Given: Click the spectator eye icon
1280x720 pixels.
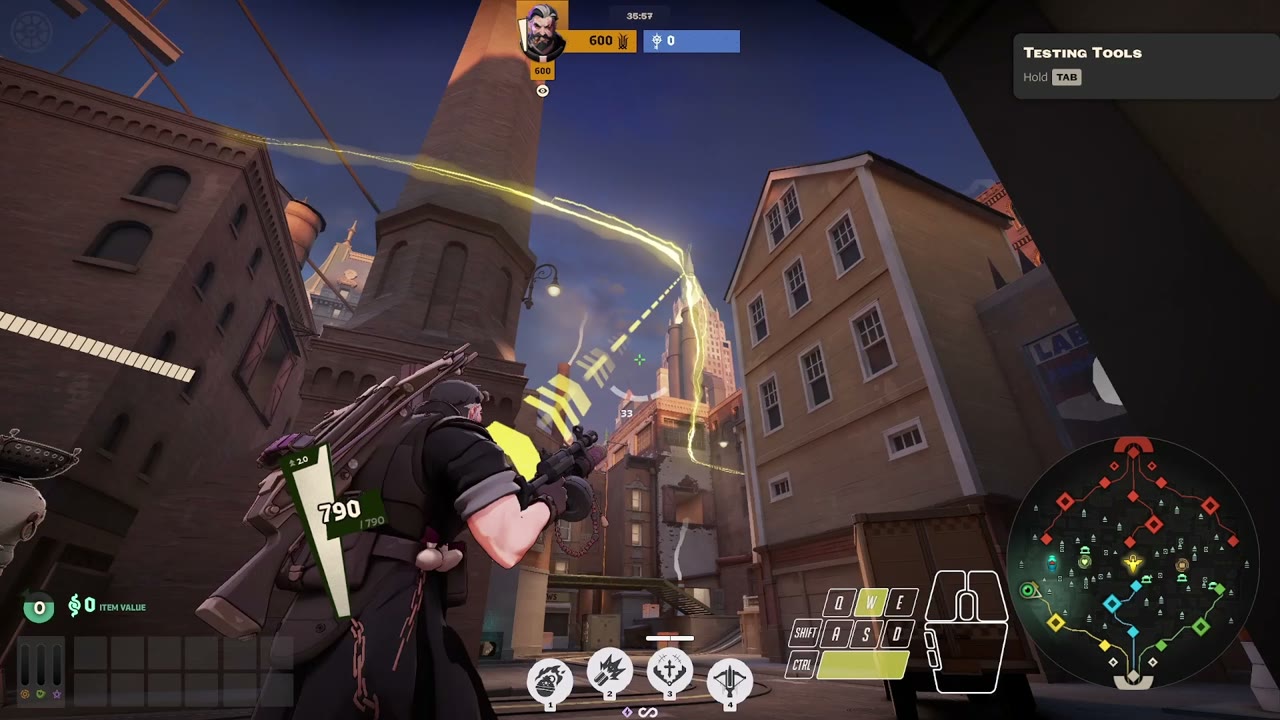Looking at the screenshot, I should point(542,91).
